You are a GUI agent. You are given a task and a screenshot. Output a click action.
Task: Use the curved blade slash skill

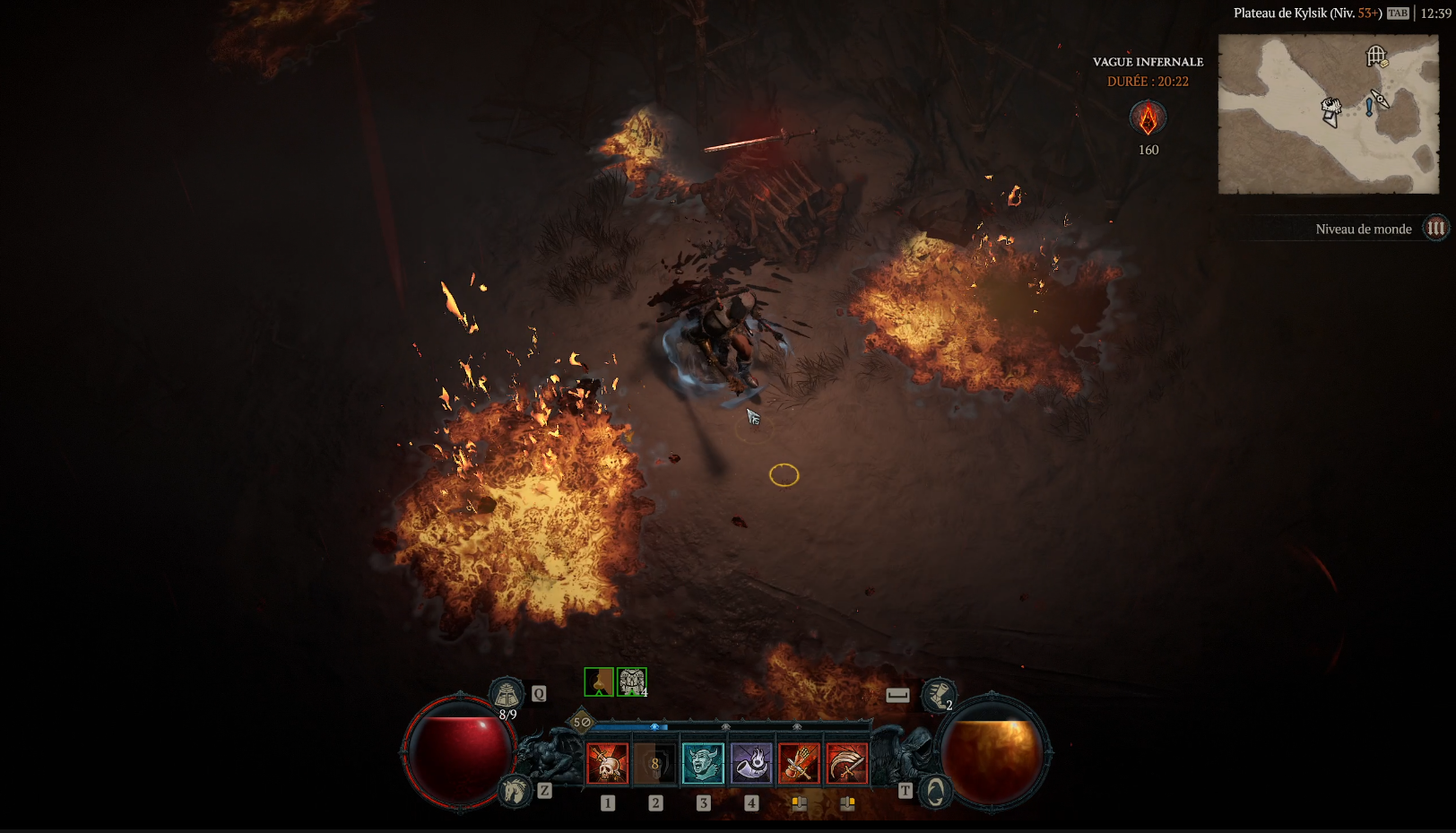846,764
